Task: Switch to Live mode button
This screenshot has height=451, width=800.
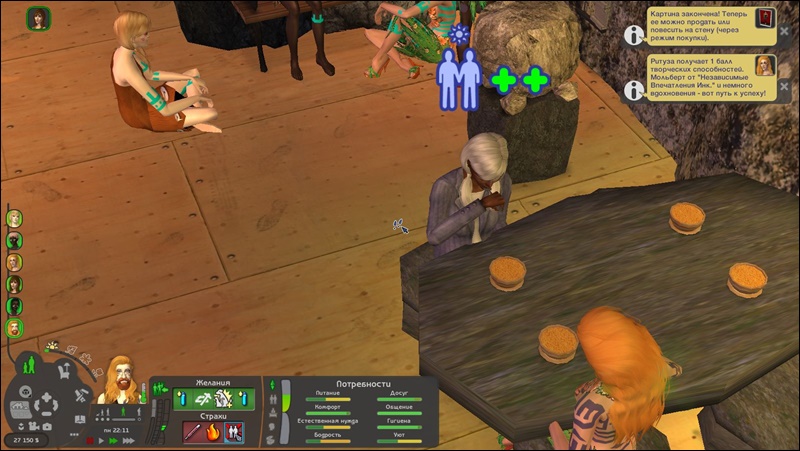Action: (29, 364)
